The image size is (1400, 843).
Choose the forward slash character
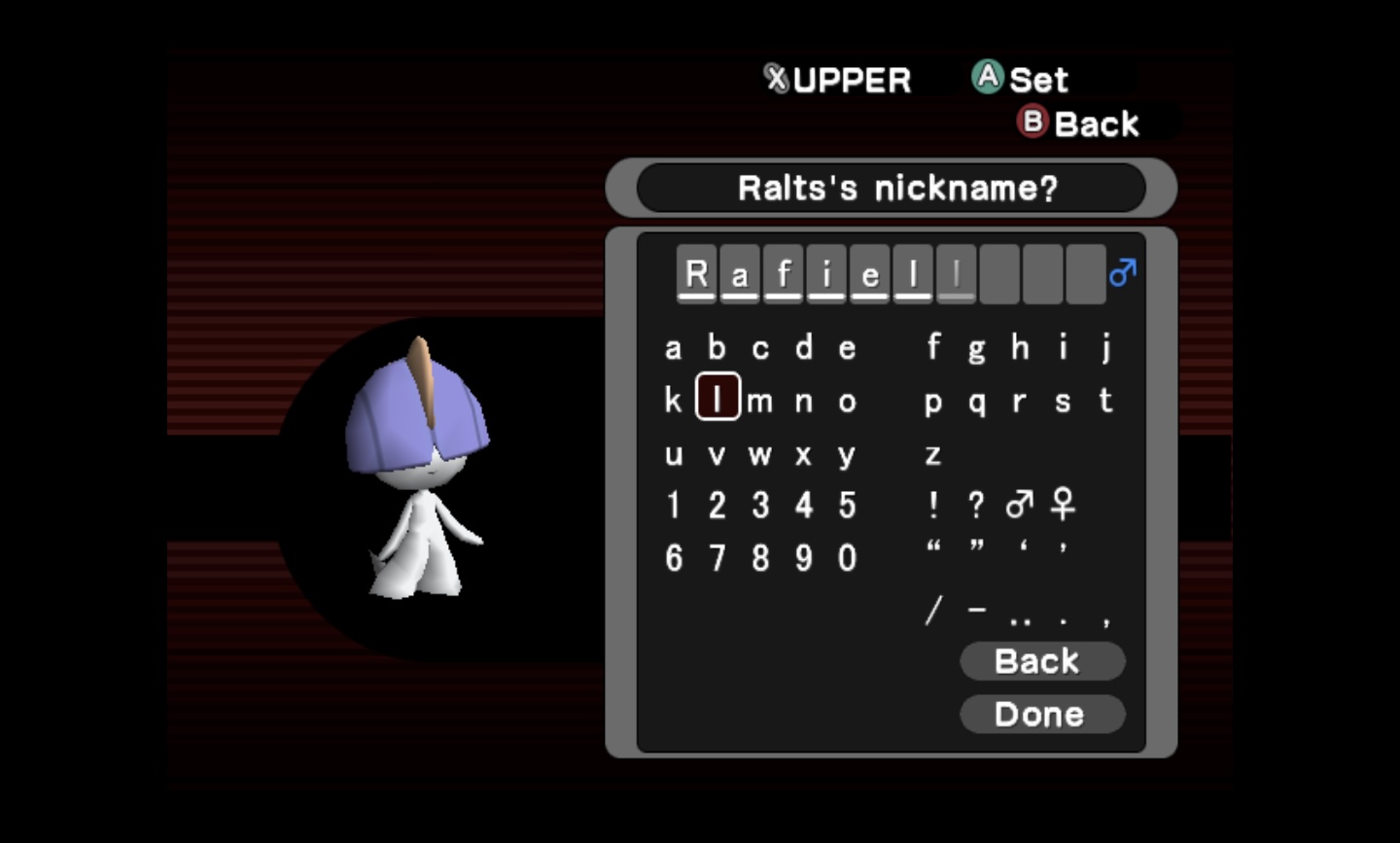[x=933, y=611]
